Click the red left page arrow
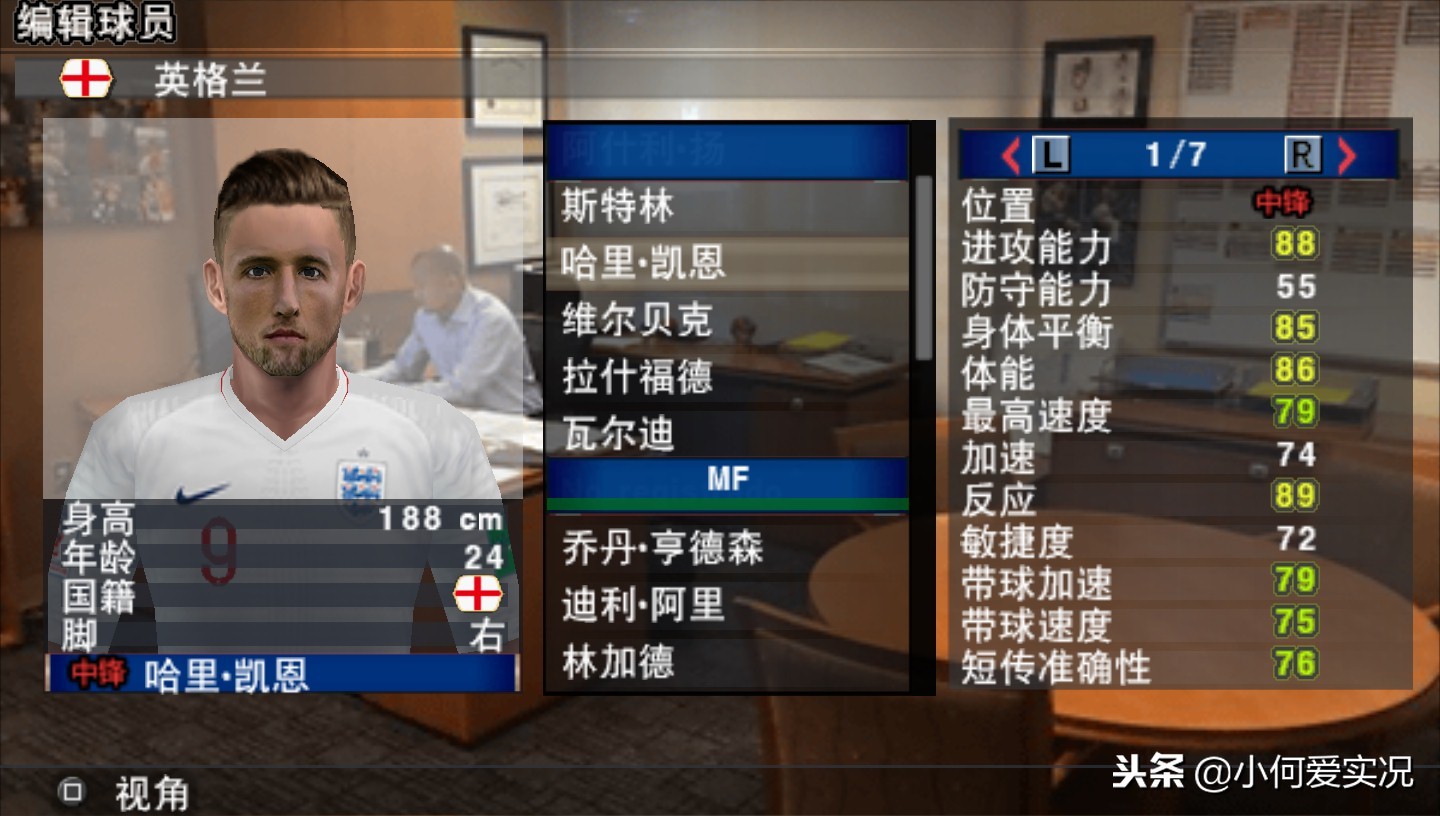Image resolution: width=1440 pixels, height=816 pixels. [1012, 155]
